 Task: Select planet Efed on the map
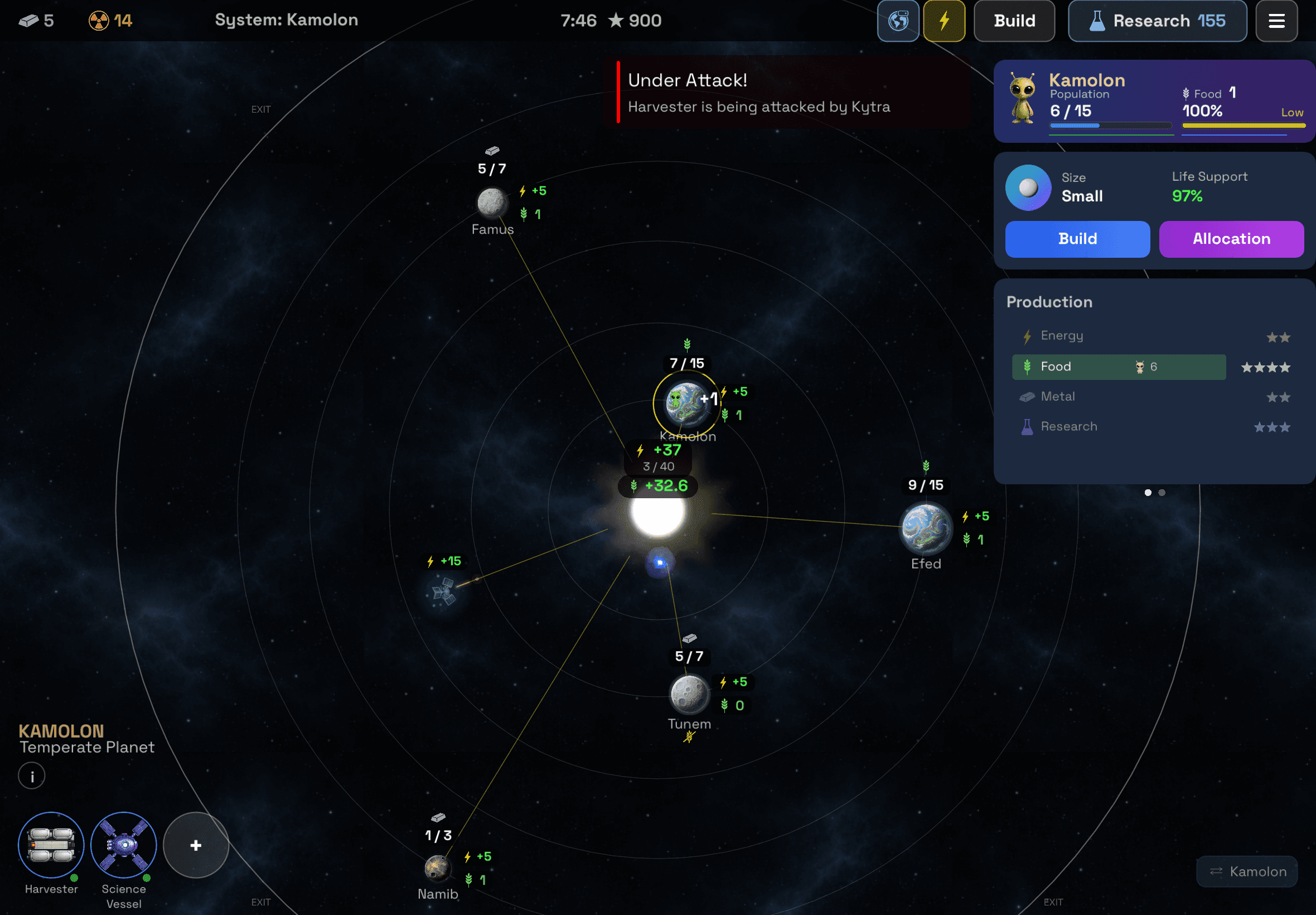(x=926, y=528)
